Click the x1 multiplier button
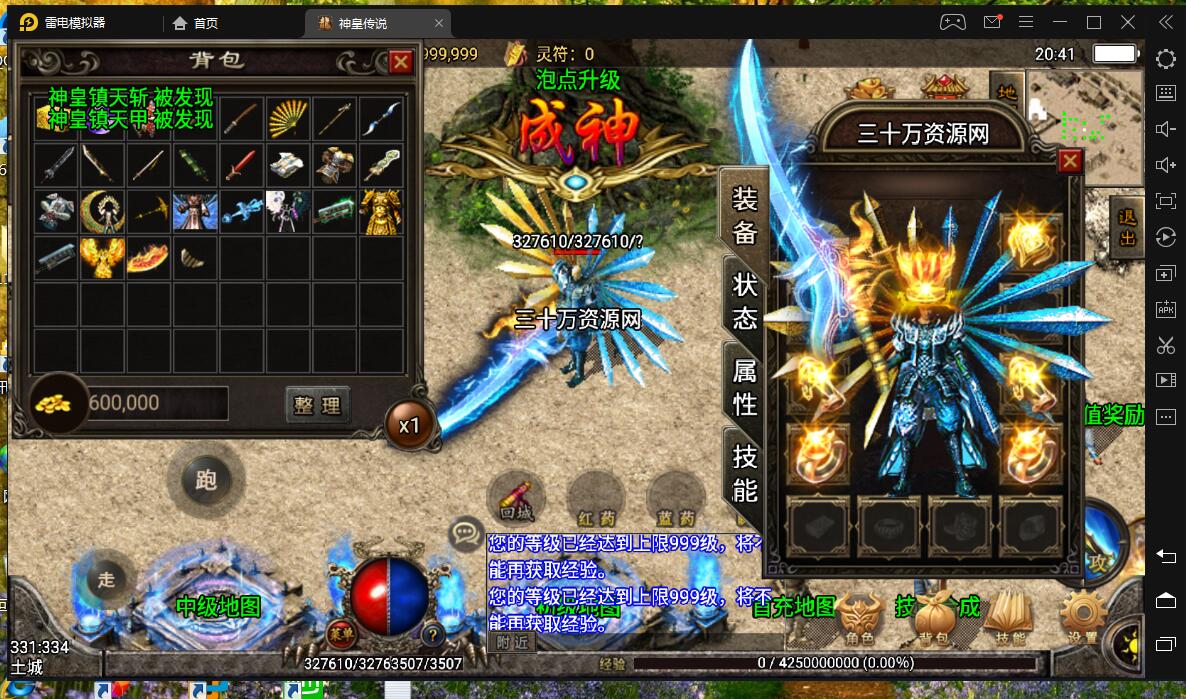 point(409,425)
